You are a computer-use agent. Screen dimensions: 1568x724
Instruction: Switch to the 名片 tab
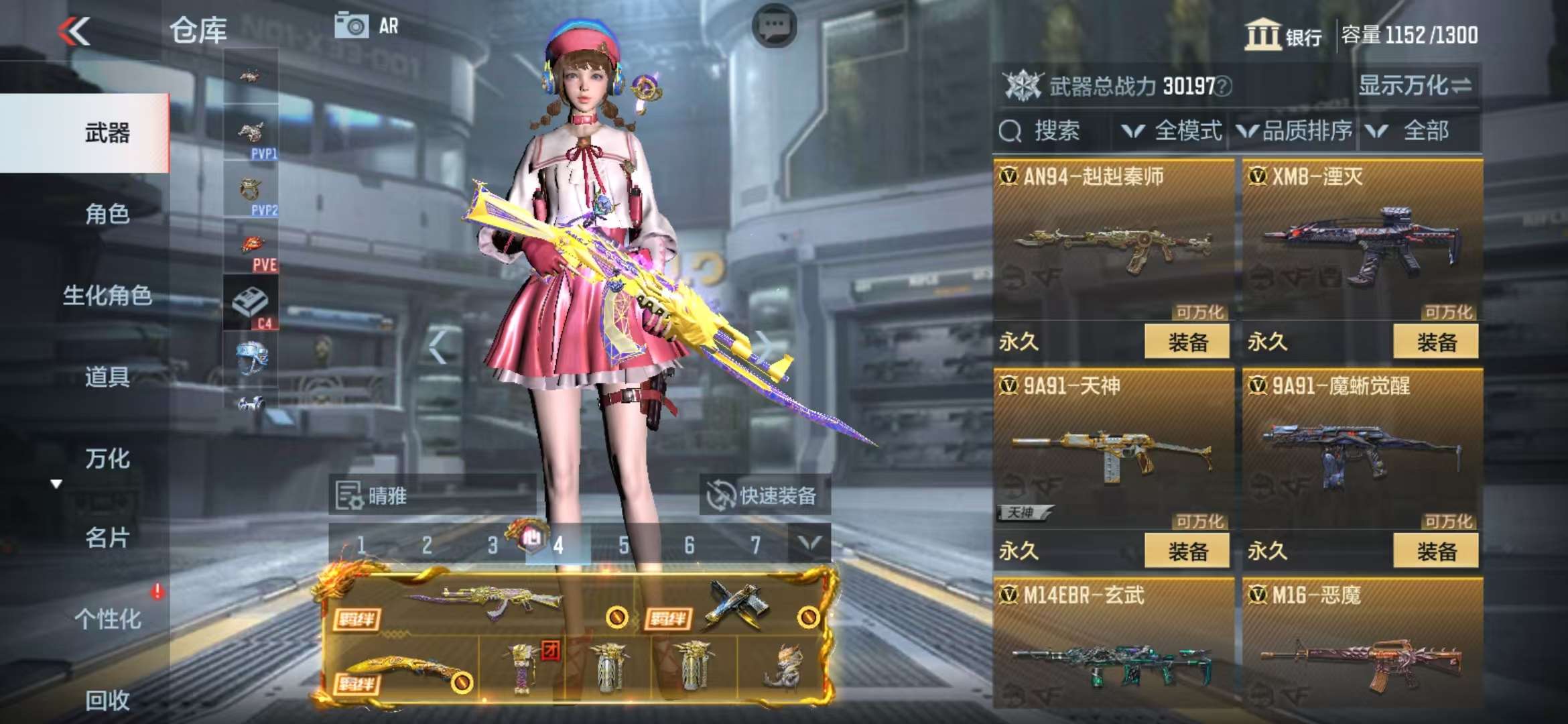click(x=107, y=538)
